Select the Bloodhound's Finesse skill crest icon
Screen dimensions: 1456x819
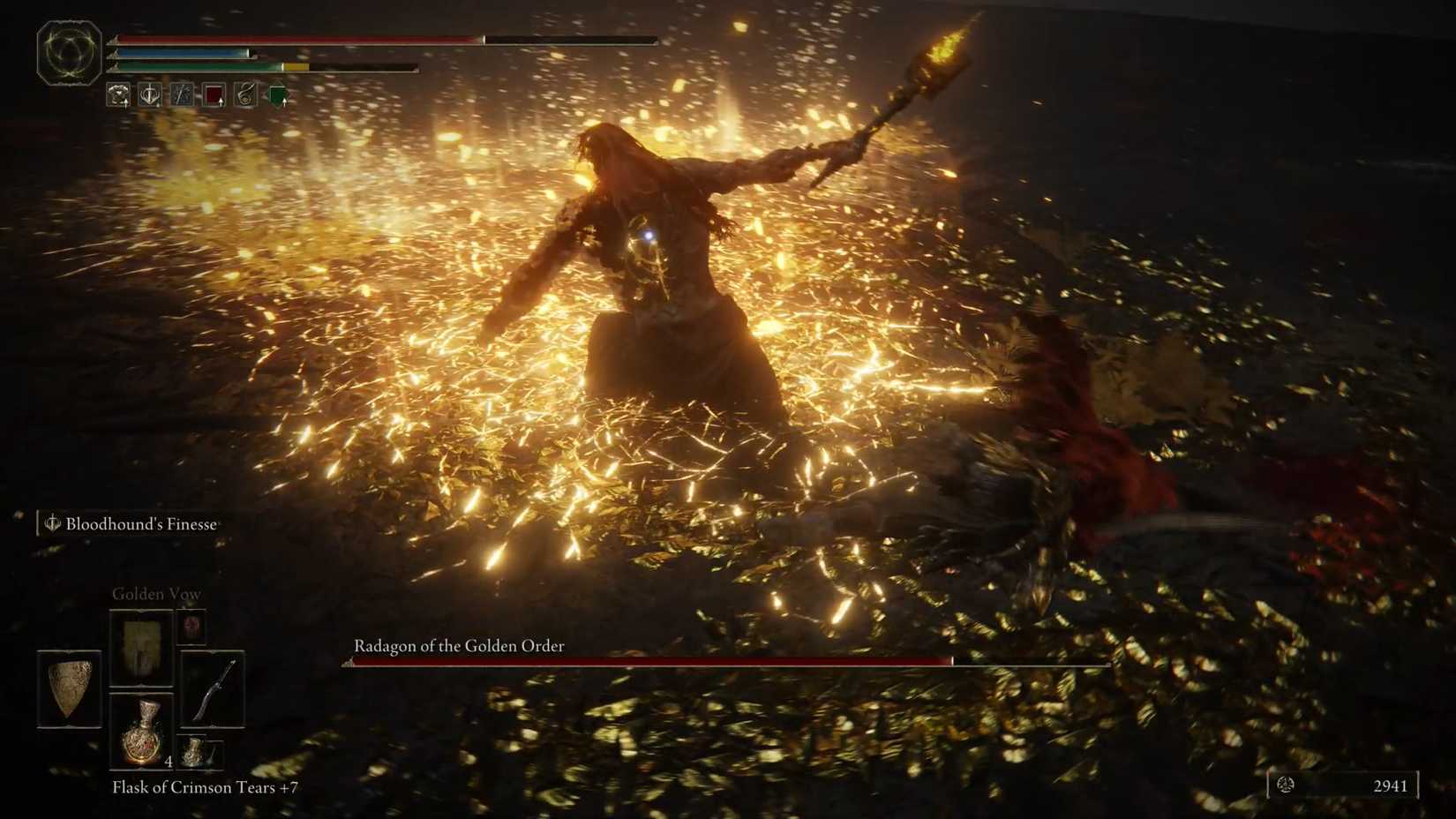pos(51,522)
